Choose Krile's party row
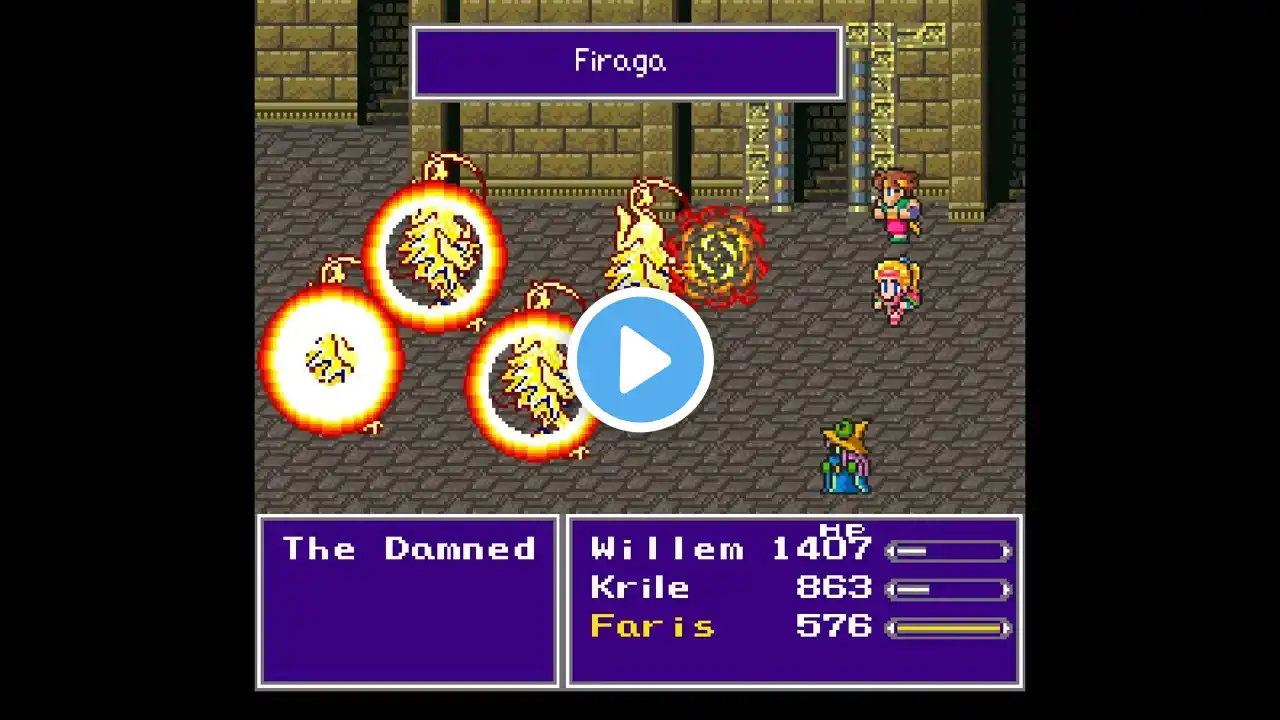 click(x=640, y=588)
